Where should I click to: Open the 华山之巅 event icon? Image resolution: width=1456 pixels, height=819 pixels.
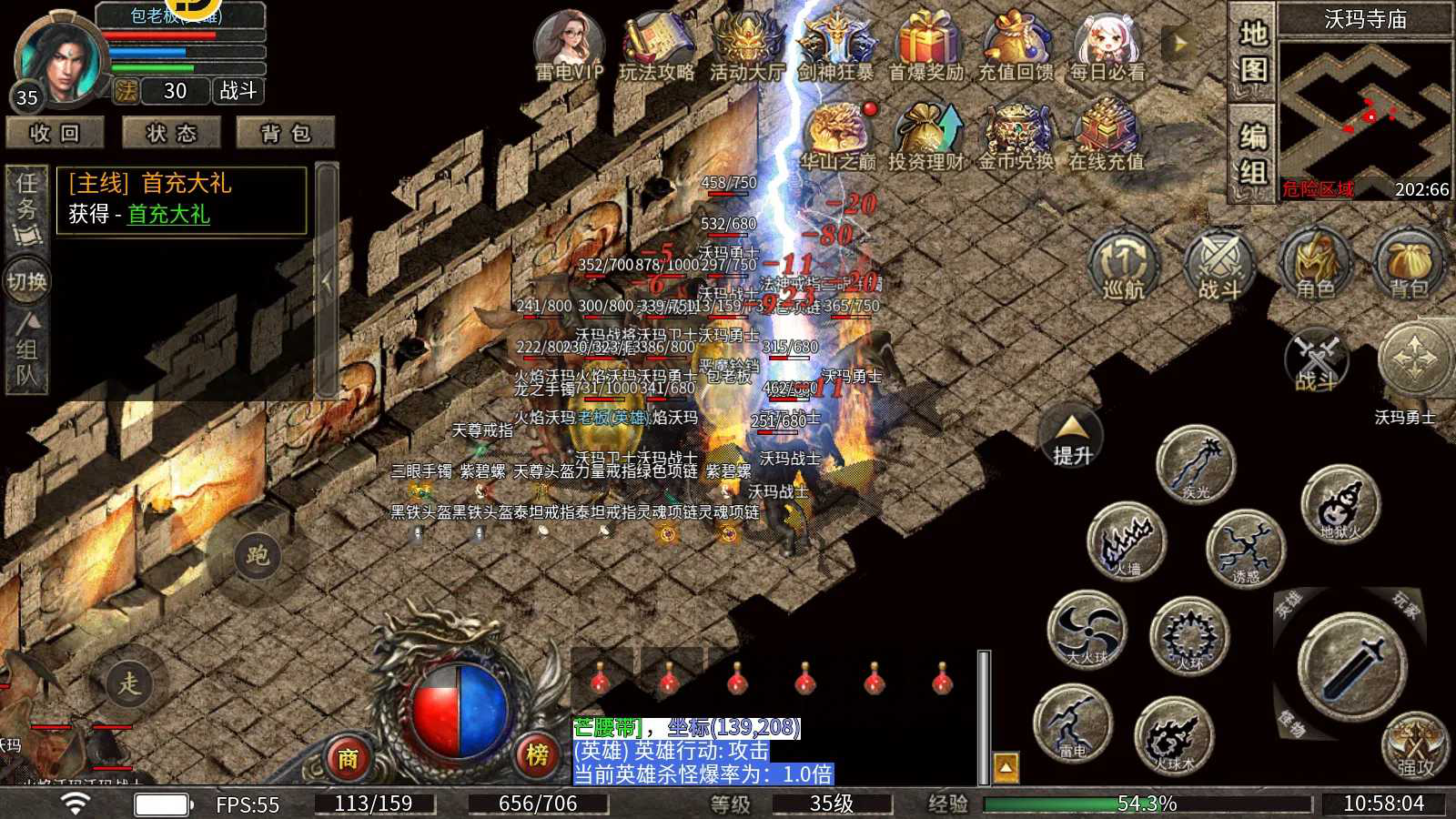[837, 136]
